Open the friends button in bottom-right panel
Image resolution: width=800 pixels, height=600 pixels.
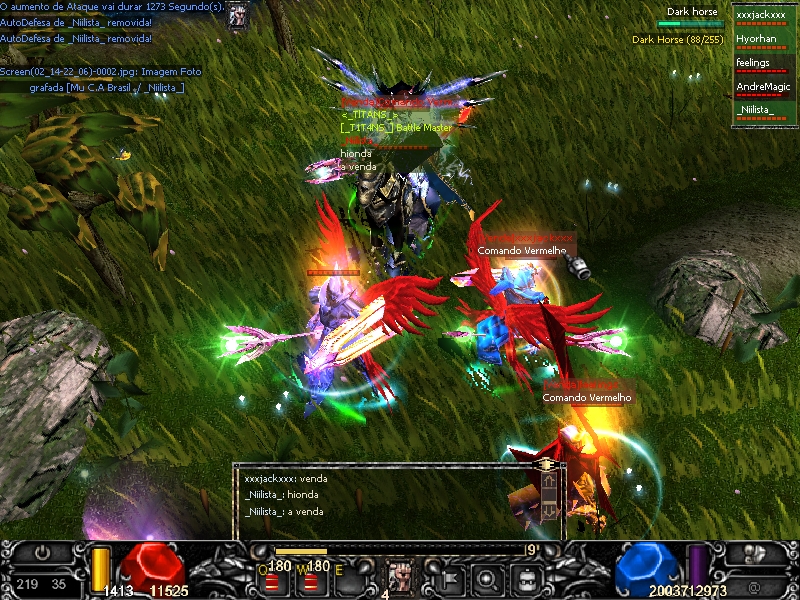pos(755,553)
